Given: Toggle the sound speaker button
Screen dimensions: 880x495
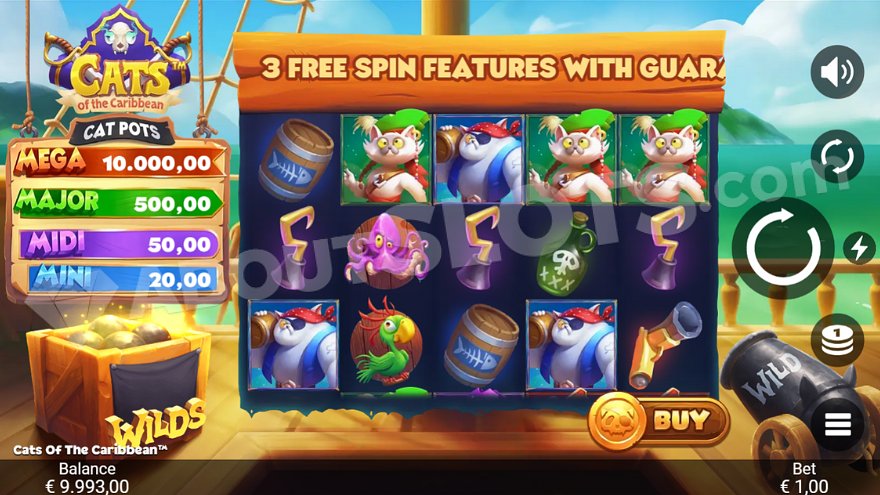Looking at the screenshot, I should [837, 72].
